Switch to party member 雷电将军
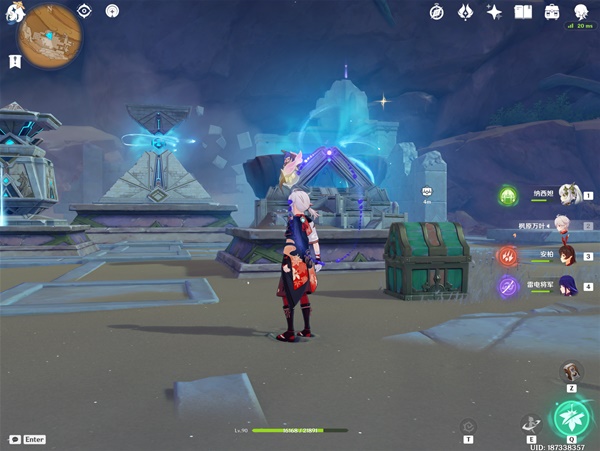Image resolution: width=600 pixels, height=451 pixels. [x=566, y=286]
